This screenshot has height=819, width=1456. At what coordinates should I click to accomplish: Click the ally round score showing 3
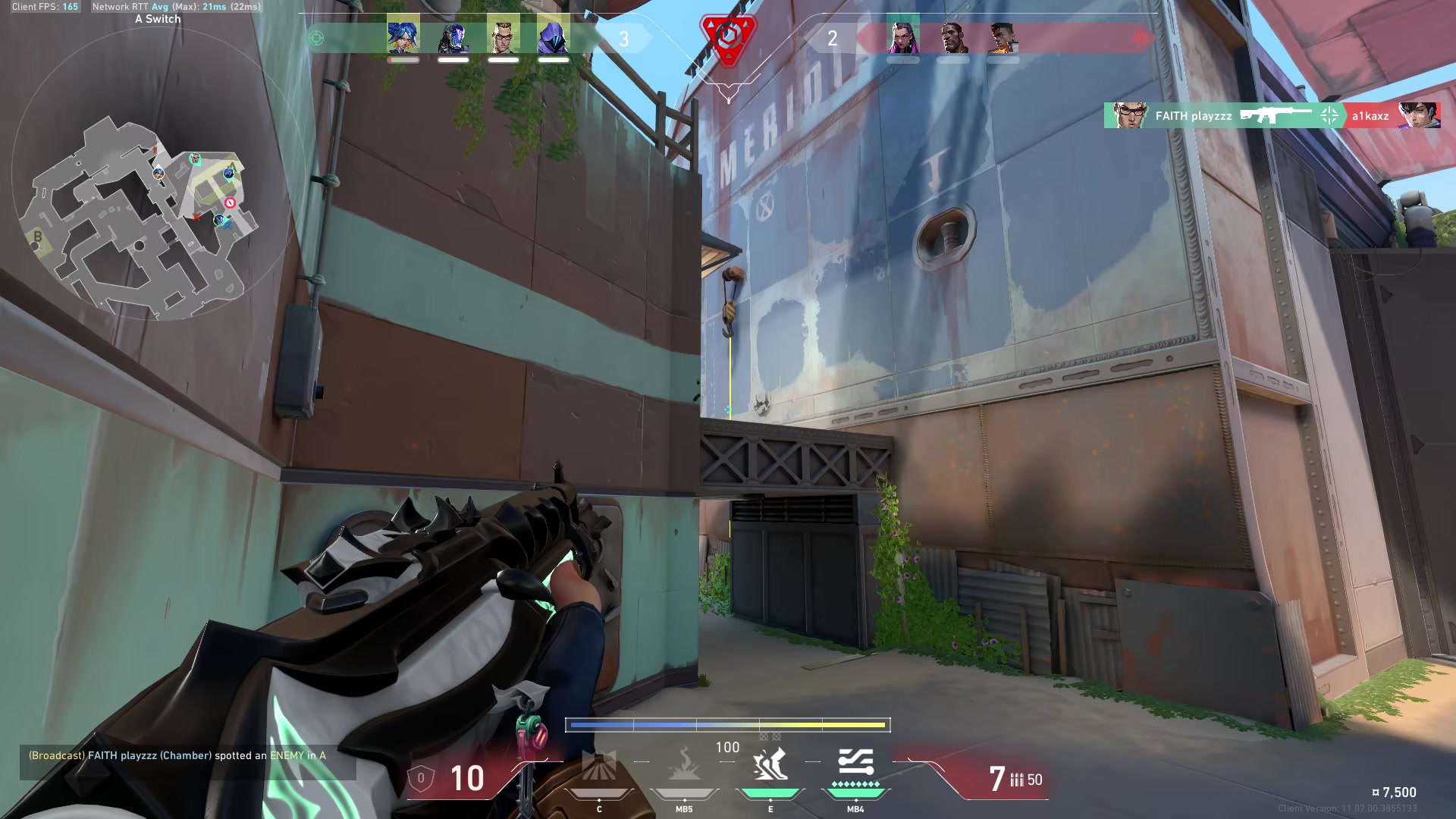pyautogui.click(x=624, y=38)
